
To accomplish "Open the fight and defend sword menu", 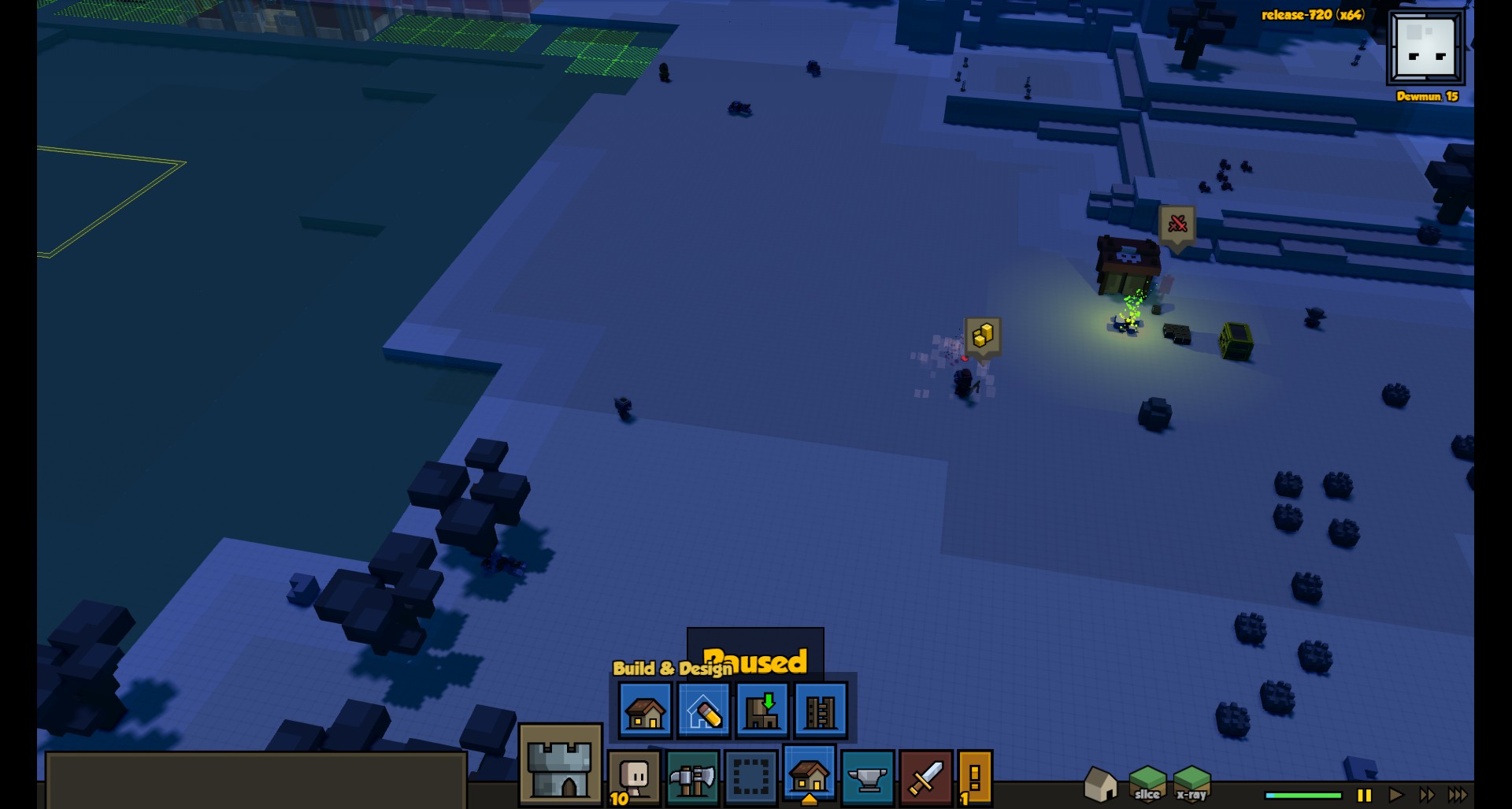I will [925, 778].
